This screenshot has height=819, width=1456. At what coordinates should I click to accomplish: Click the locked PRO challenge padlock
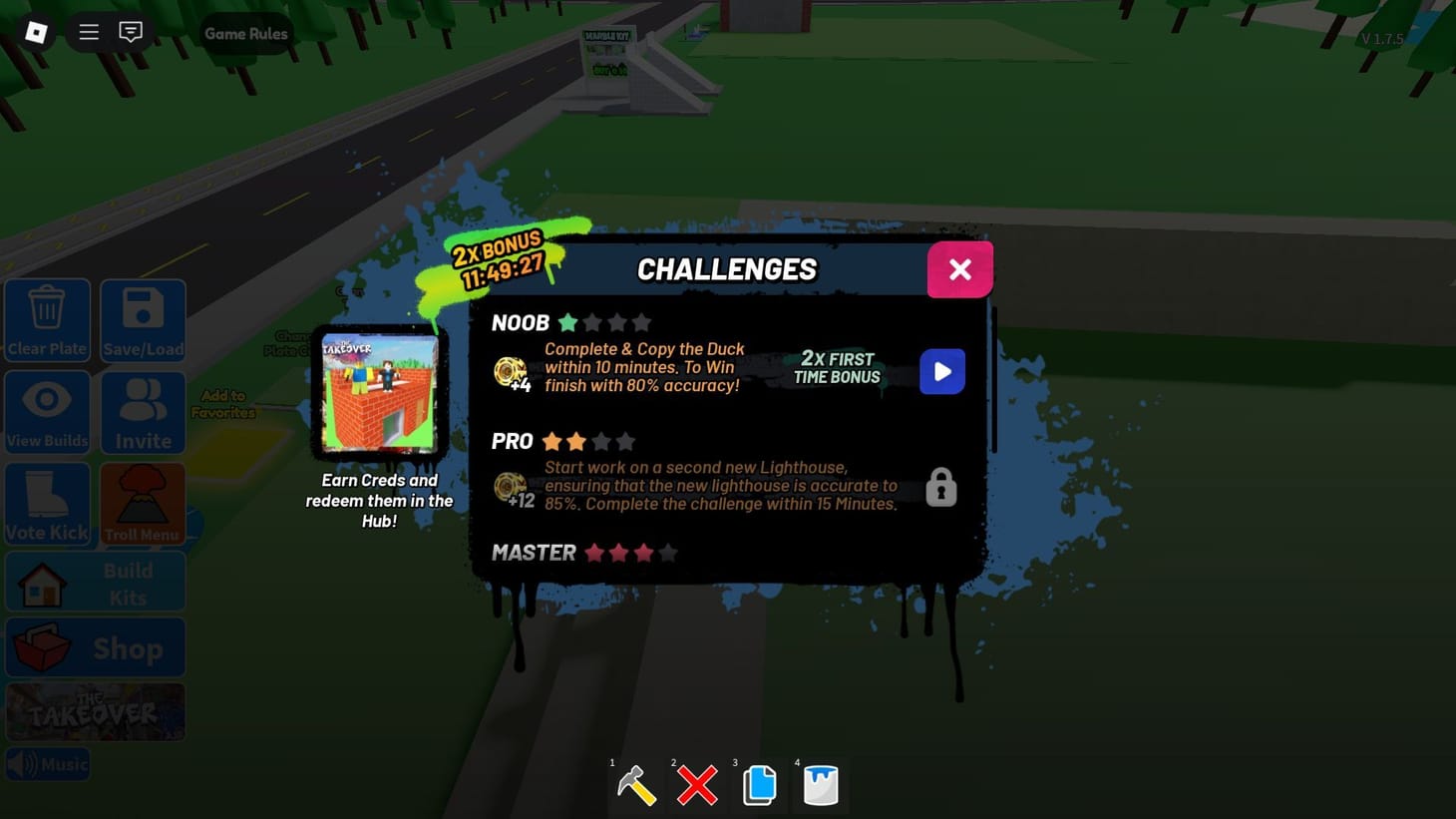point(941,487)
